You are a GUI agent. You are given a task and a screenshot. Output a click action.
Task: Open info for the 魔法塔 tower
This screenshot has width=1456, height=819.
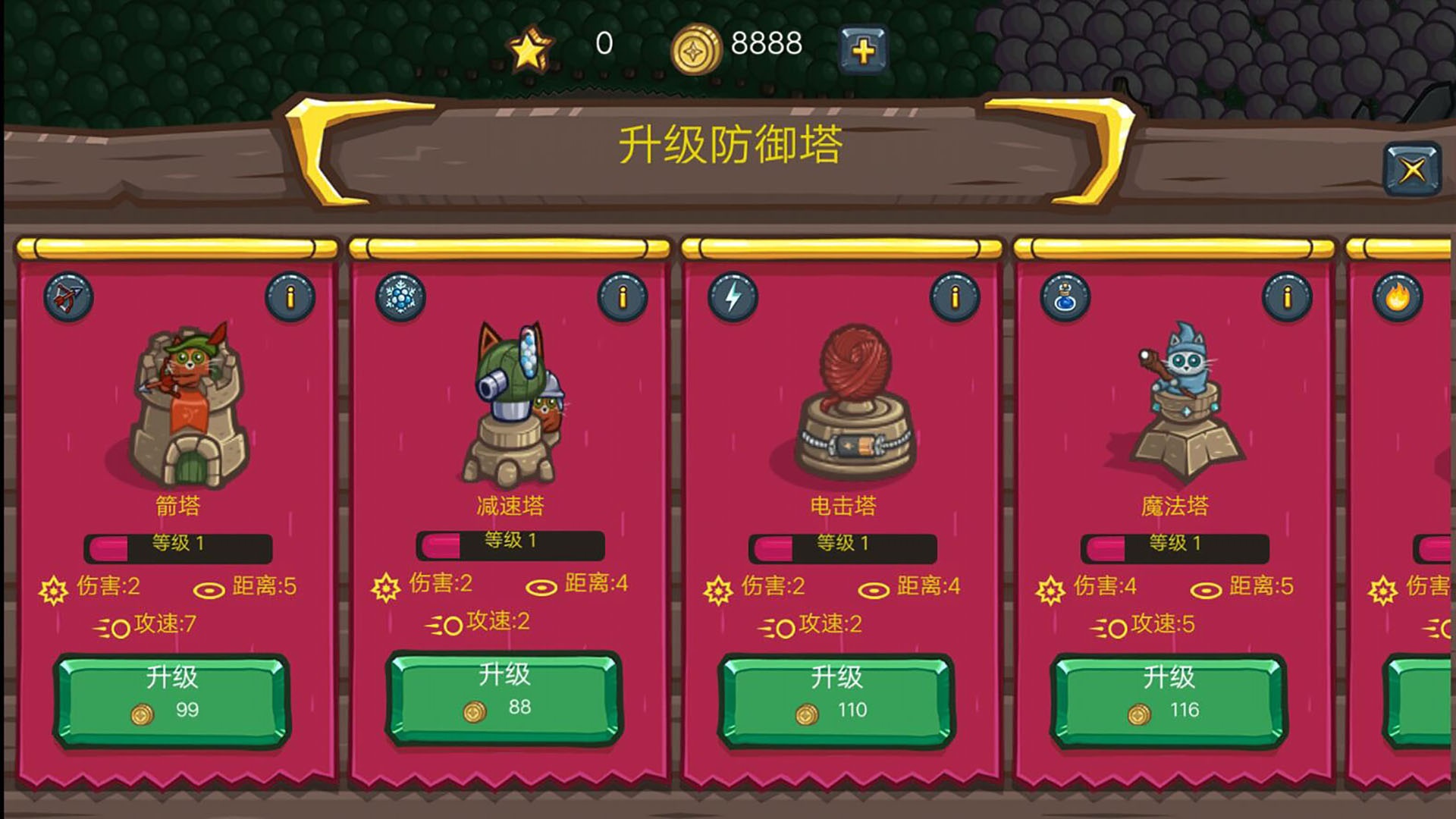(x=1287, y=297)
